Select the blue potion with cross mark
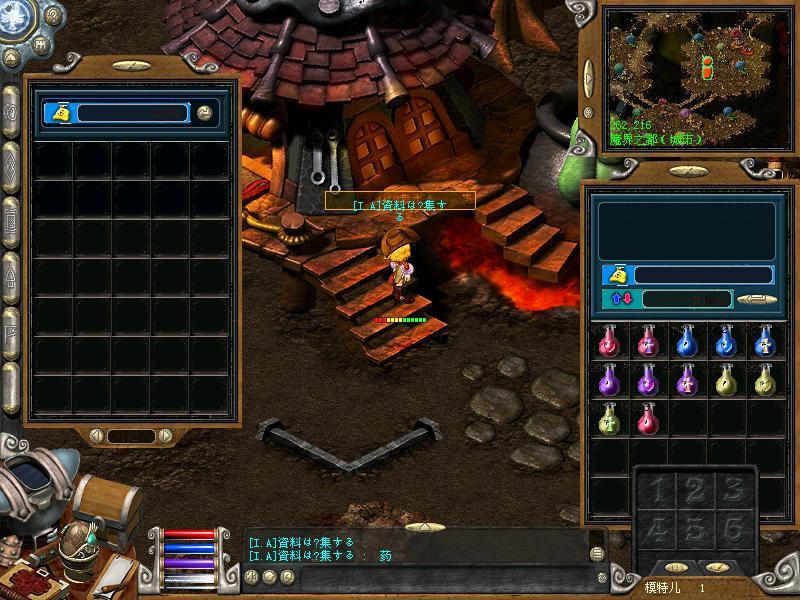The height and width of the screenshot is (600, 800). point(764,343)
